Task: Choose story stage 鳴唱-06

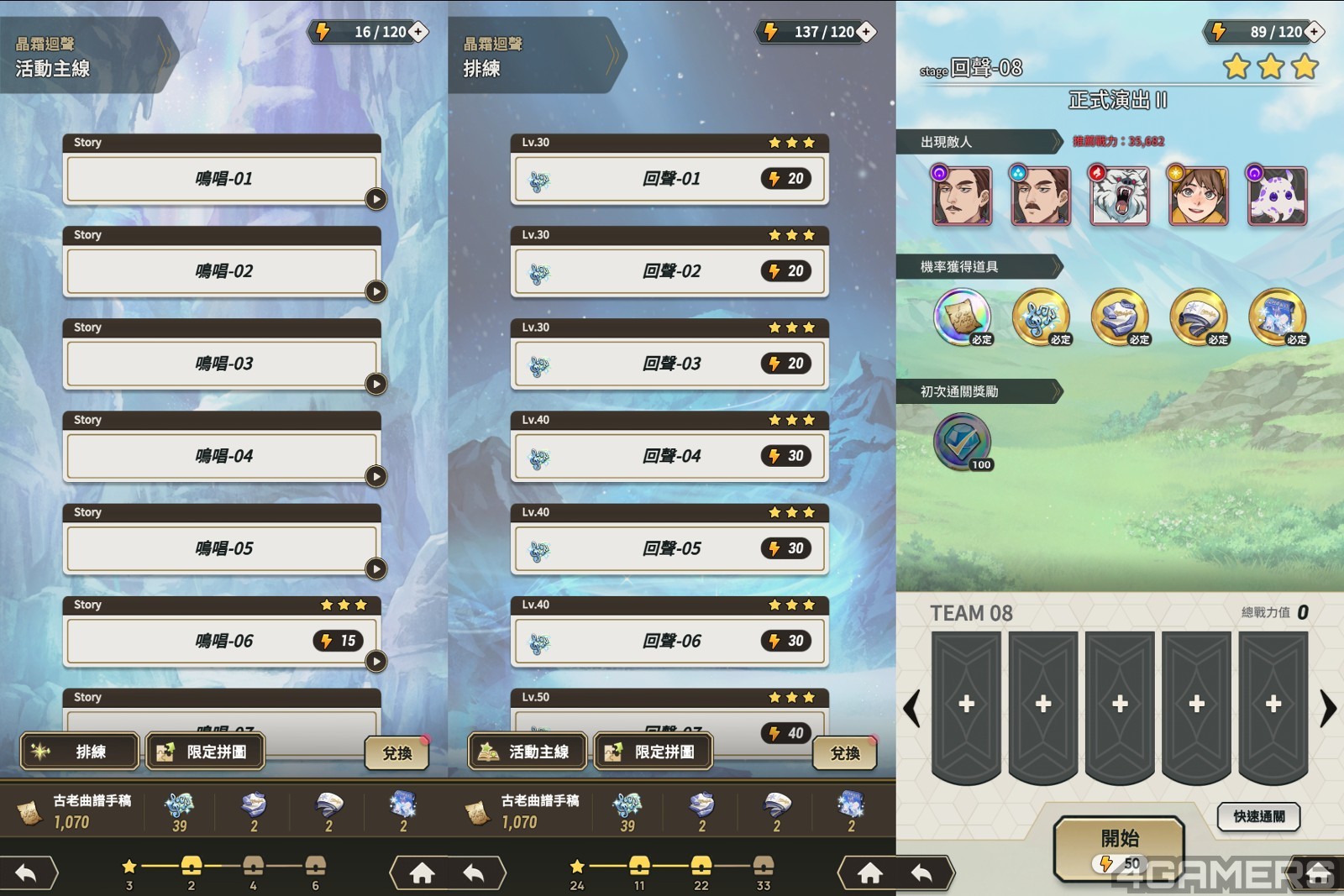Action: [x=222, y=641]
